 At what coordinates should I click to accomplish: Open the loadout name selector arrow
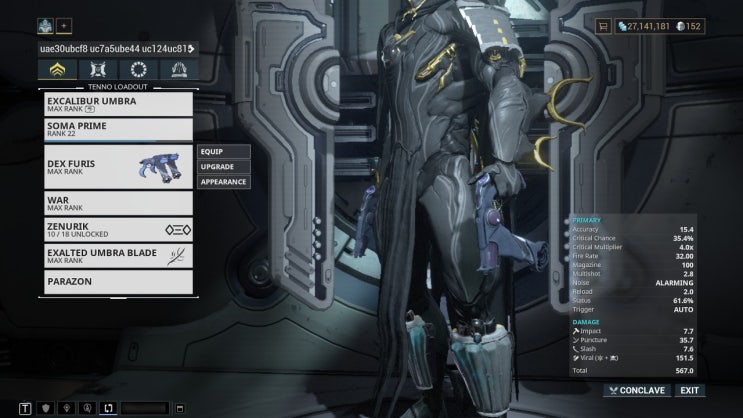click(x=191, y=48)
